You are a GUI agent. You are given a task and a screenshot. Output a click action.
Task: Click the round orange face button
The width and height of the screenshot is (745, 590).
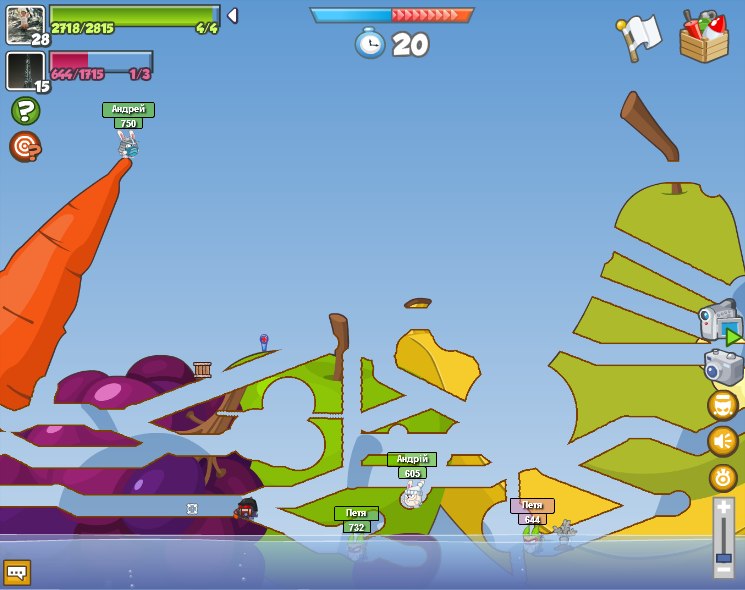723,405
